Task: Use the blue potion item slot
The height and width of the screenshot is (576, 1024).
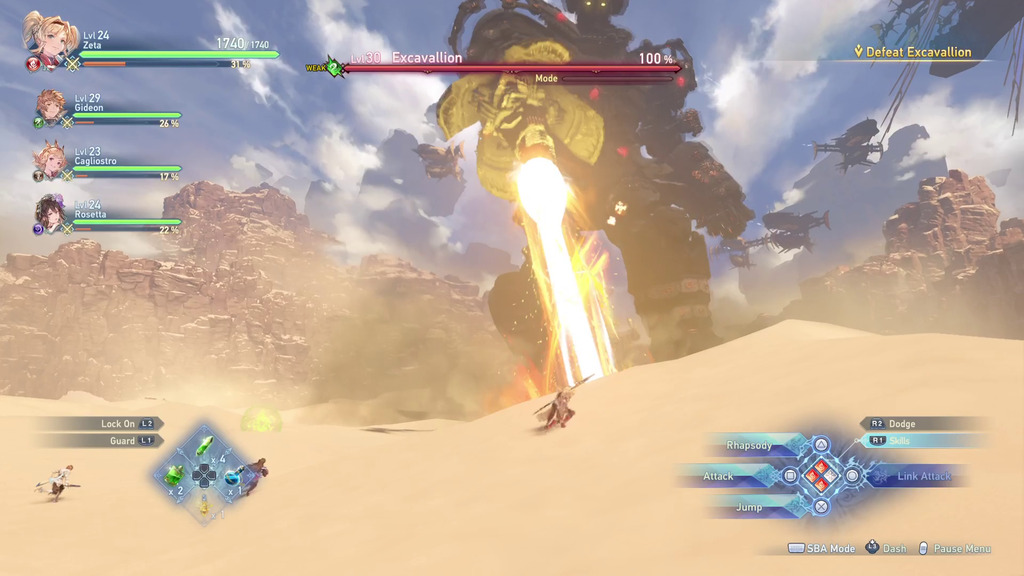Action: coord(232,475)
